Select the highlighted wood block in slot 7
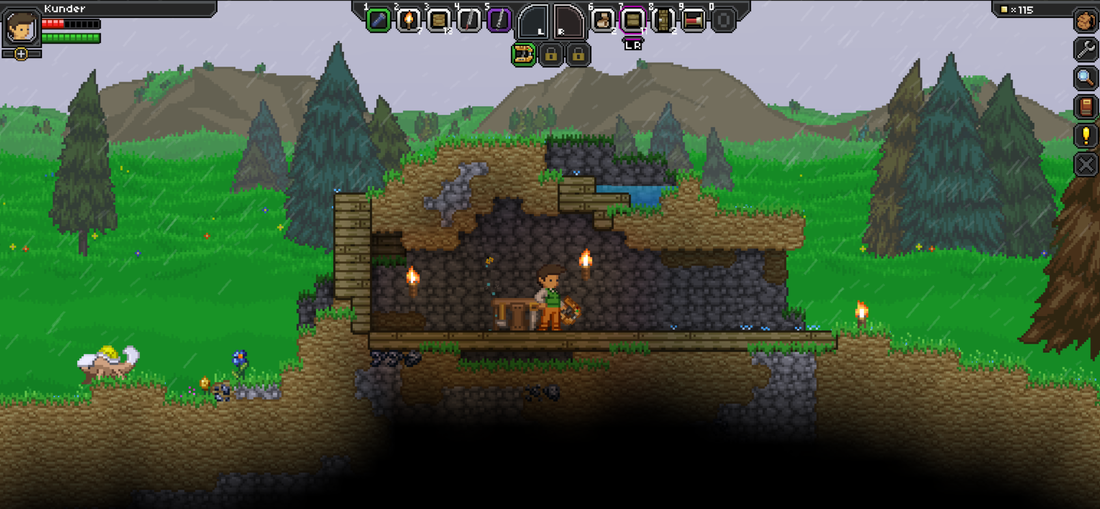1100x509 pixels. tap(632, 20)
